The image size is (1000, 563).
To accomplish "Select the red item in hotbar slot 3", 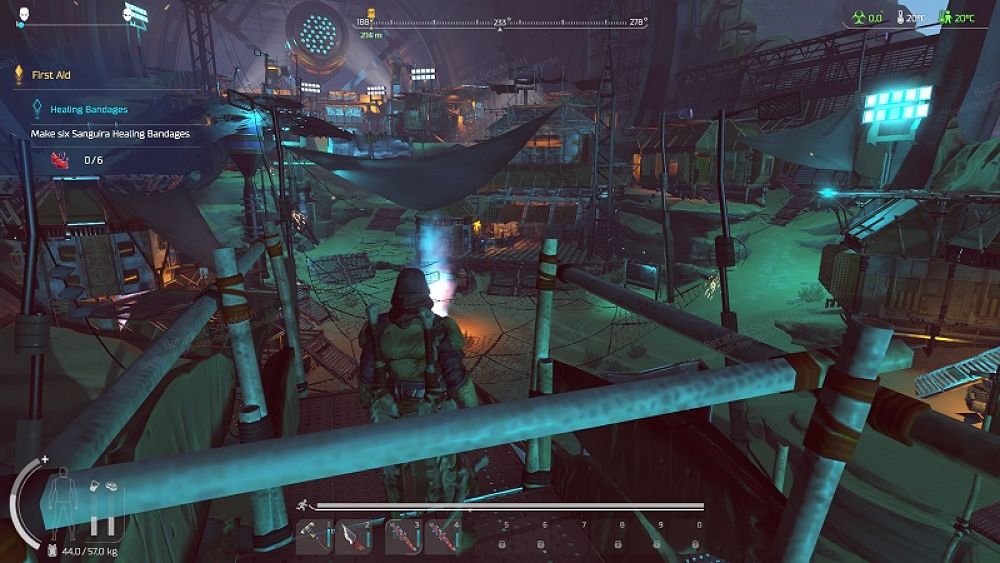I will point(403,537).
